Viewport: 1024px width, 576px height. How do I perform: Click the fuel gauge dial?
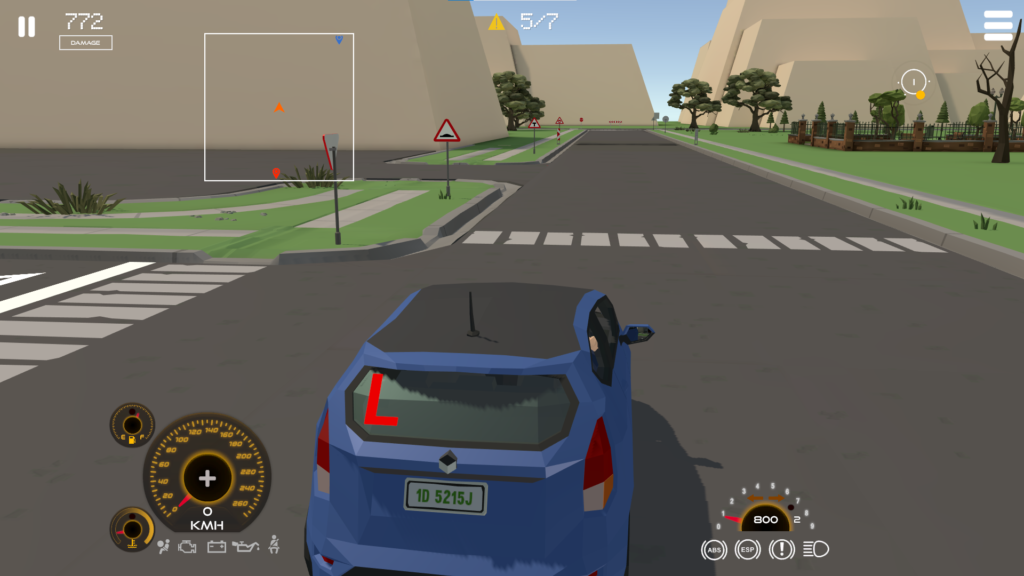[x=132, y=424]
